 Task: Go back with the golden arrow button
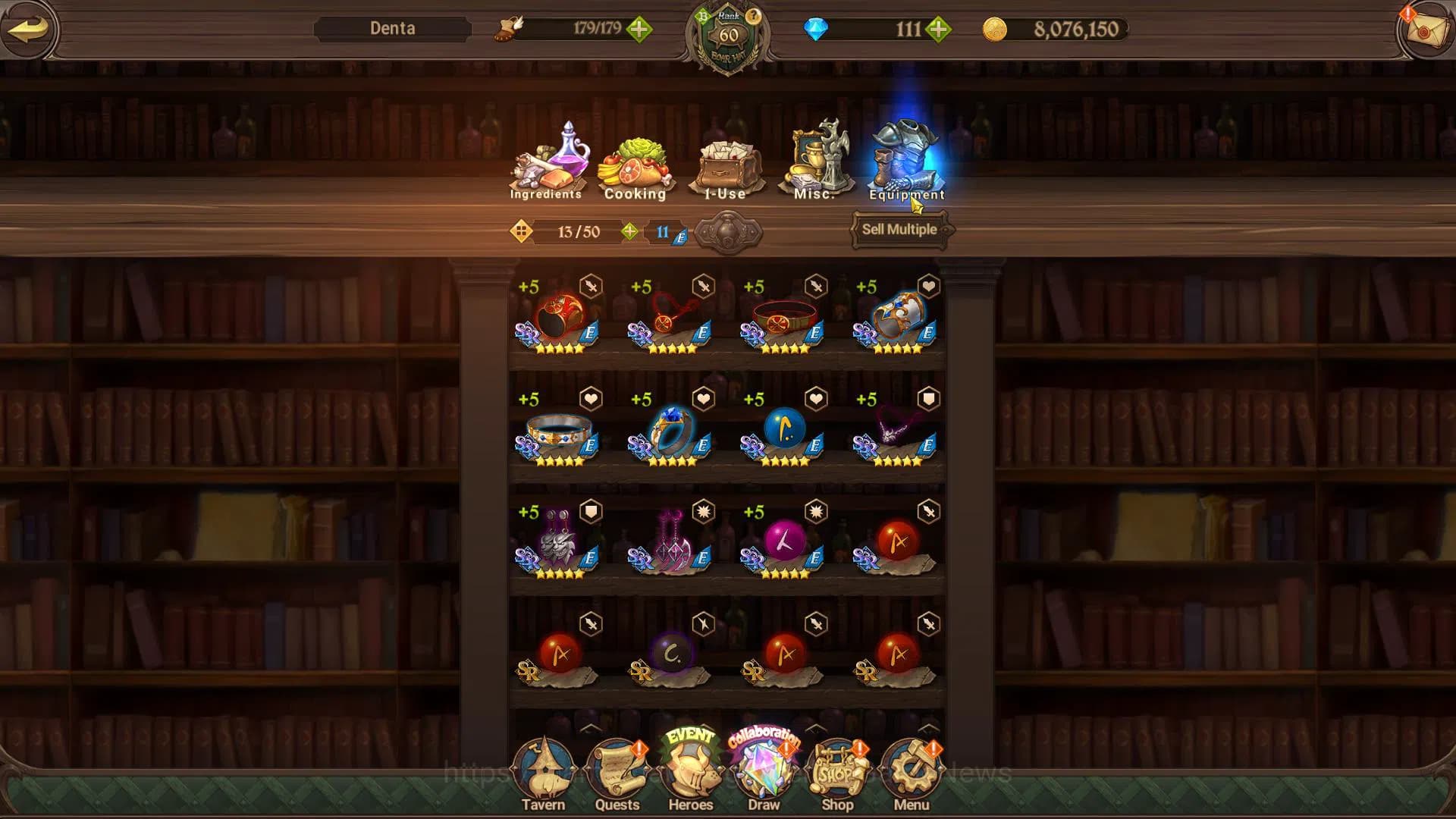click(x=29, y=29)
